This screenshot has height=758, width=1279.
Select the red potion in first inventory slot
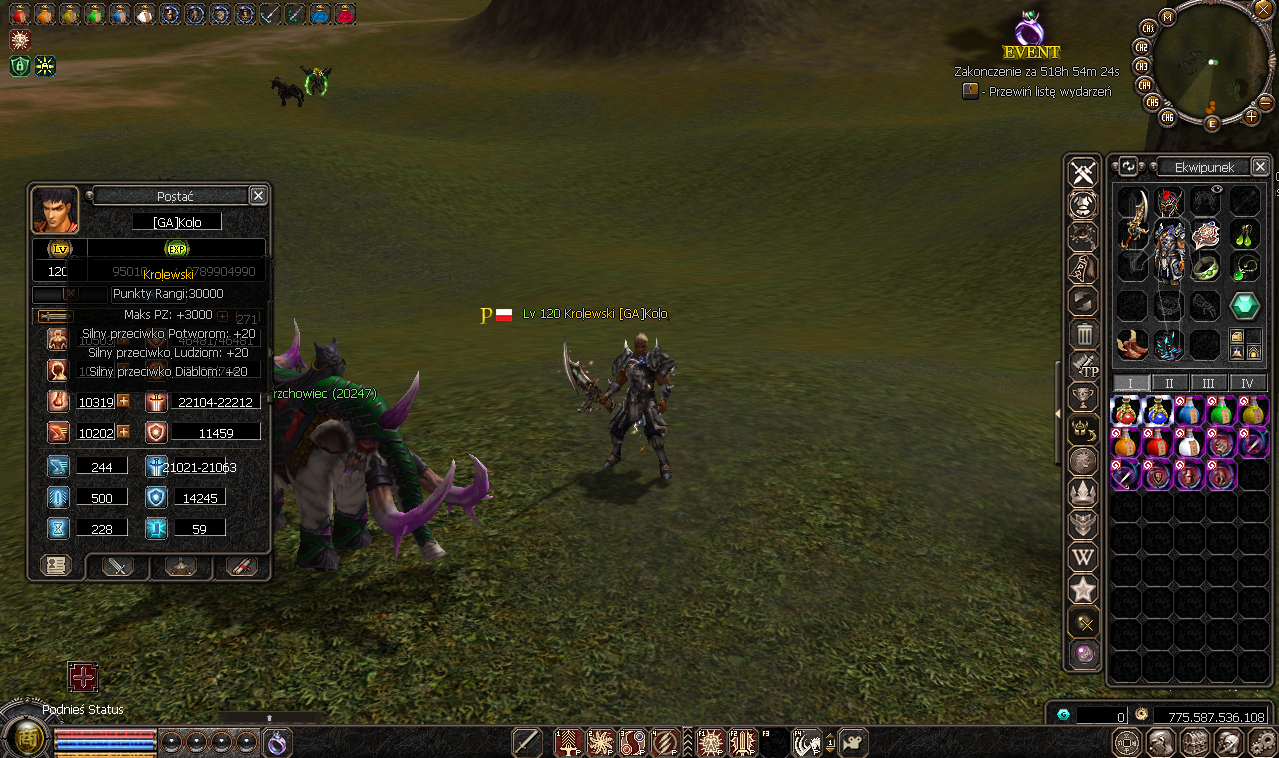coord(1126,411)
